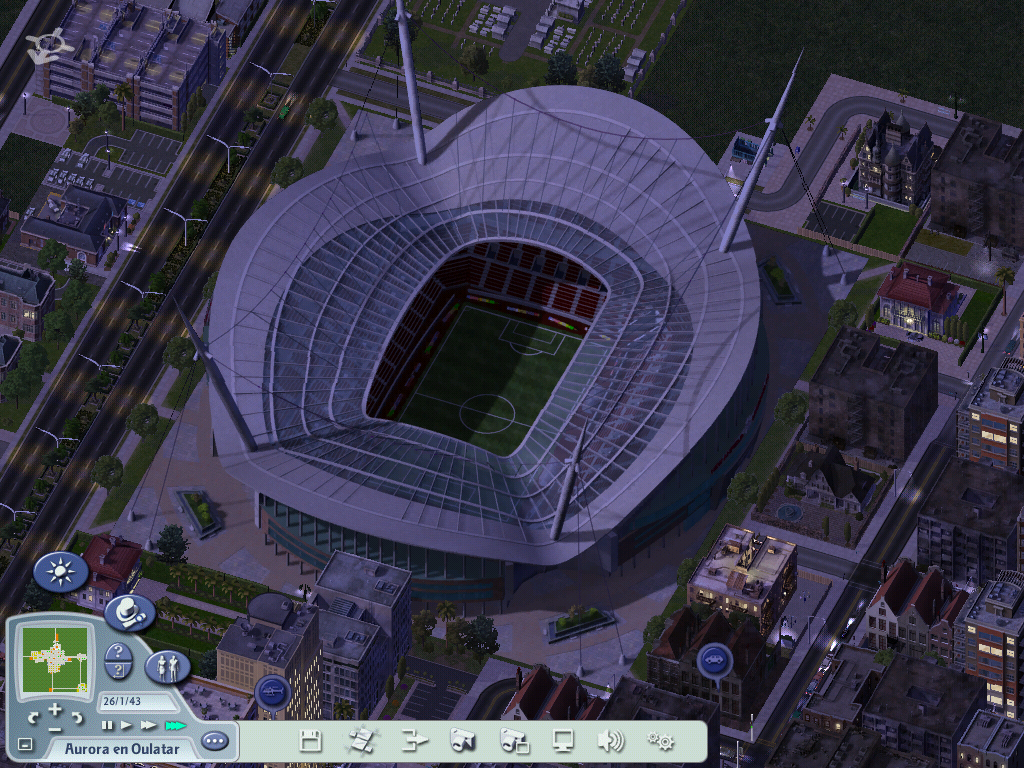Take a snapshot with the camera icon
Image resolution: width=1024 pixels, height=768 pixels.
click(x=462, y=741)
